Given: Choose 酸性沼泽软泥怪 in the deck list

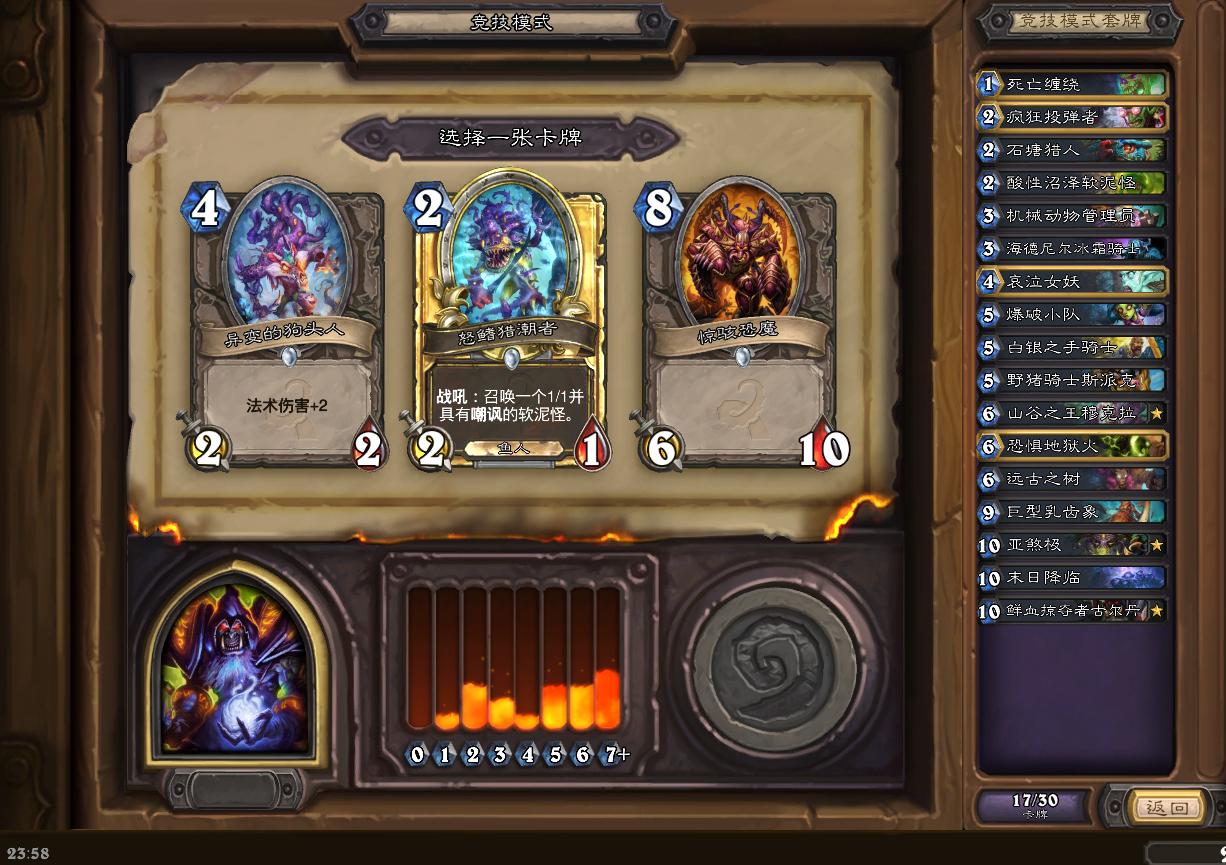Looking at the screenshot, I should [x=1072, y=183].
